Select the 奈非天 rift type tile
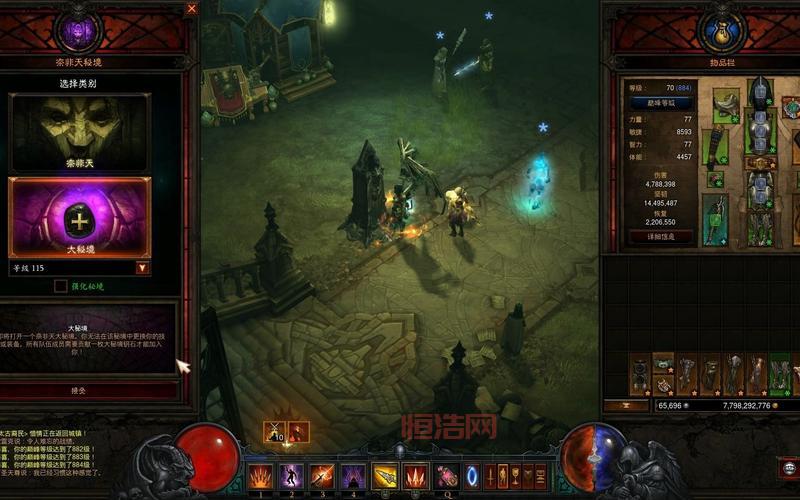 (x=79, y=131)
